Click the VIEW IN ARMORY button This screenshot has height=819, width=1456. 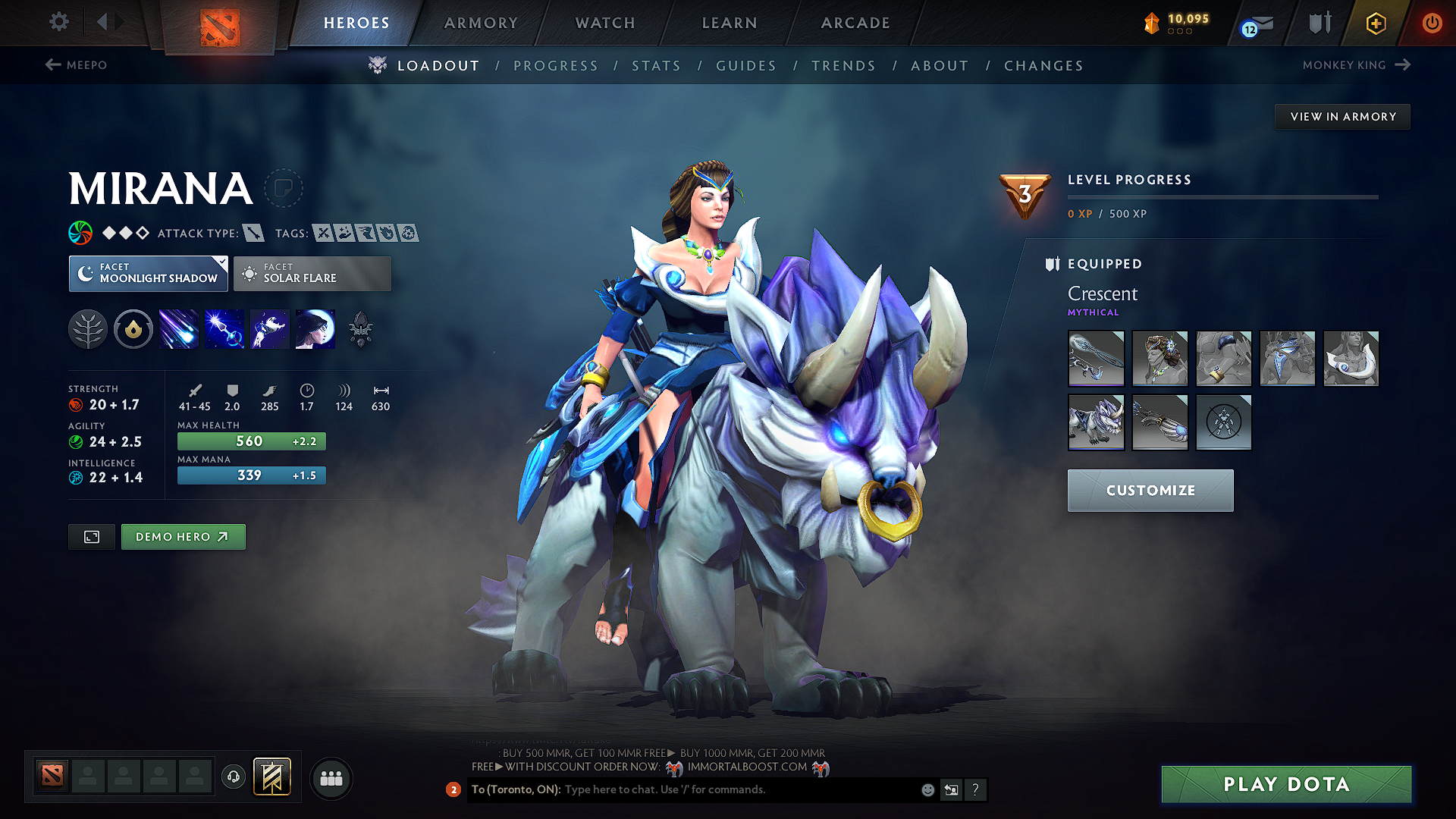click(x=1341, y=116)
